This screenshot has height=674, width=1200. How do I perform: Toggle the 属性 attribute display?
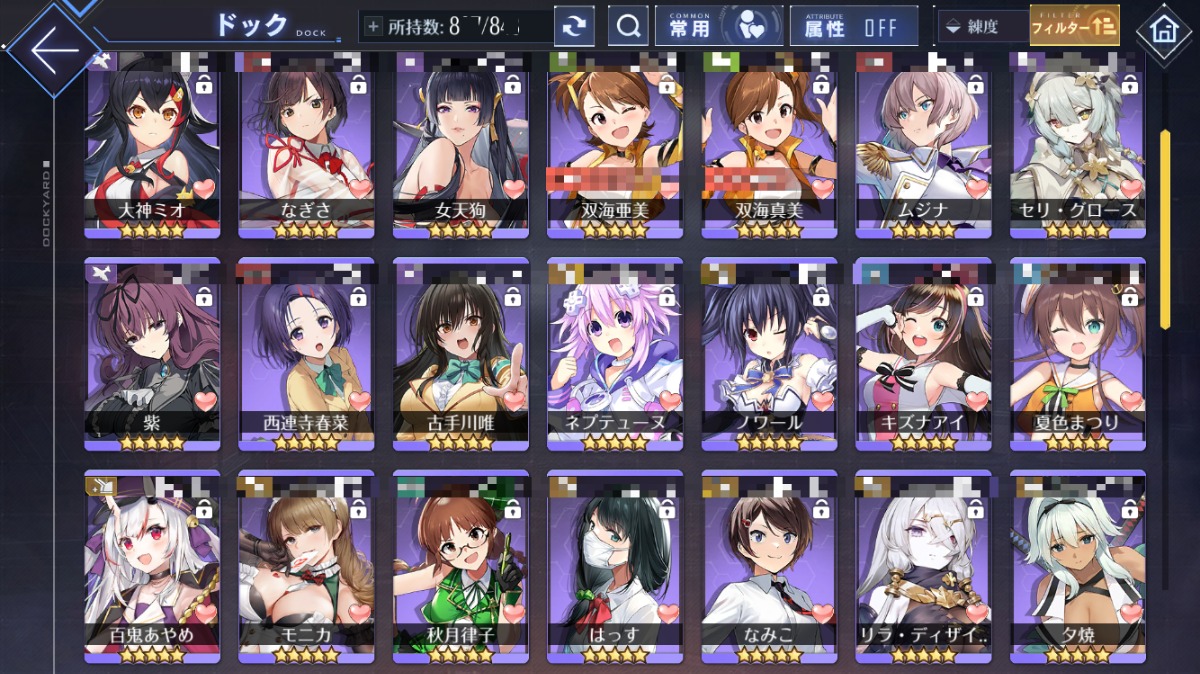(x=853, y=27)
